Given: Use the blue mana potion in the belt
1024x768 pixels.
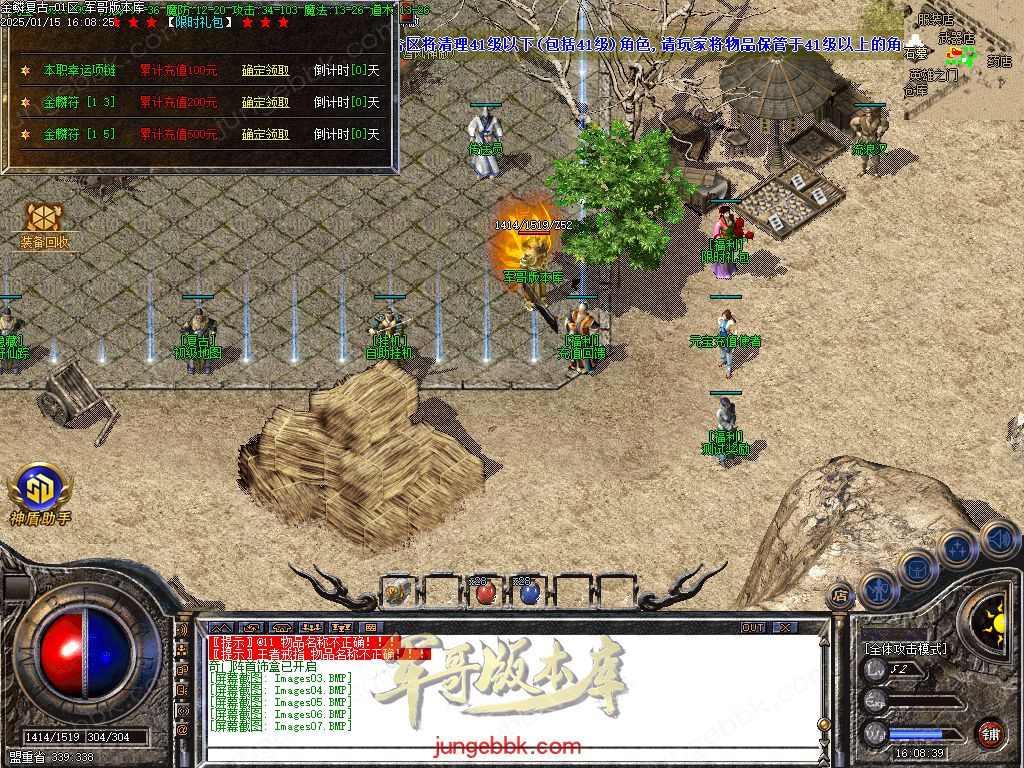Looking at the screenshot, I should point(529,593).
